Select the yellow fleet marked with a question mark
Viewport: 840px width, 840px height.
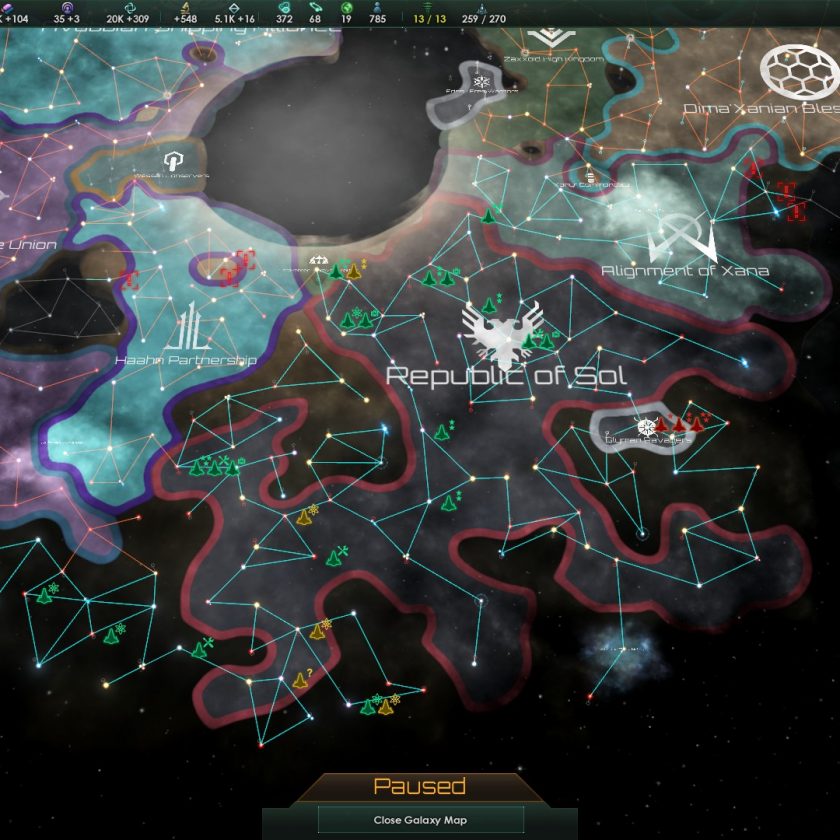click(x=300, y=680)
